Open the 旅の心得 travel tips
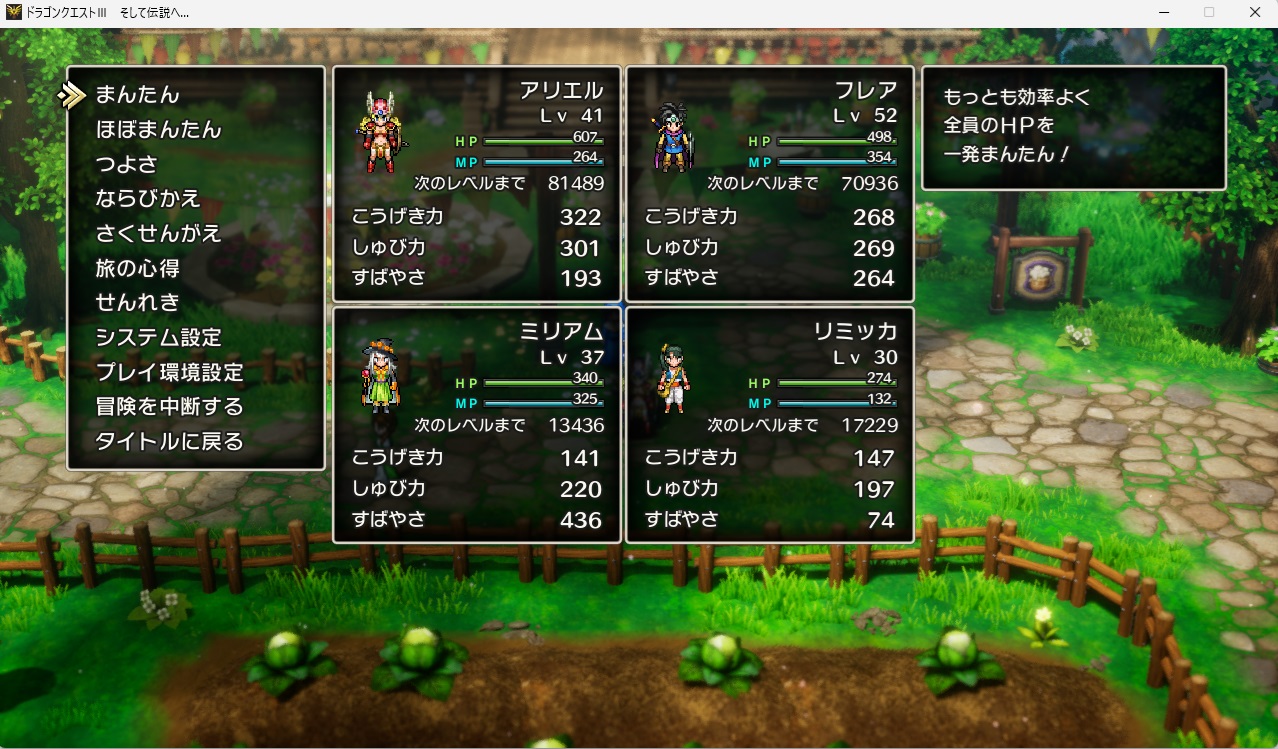Image resolution: width=1278 pixels, height=749 pixels. click(137, 268)
